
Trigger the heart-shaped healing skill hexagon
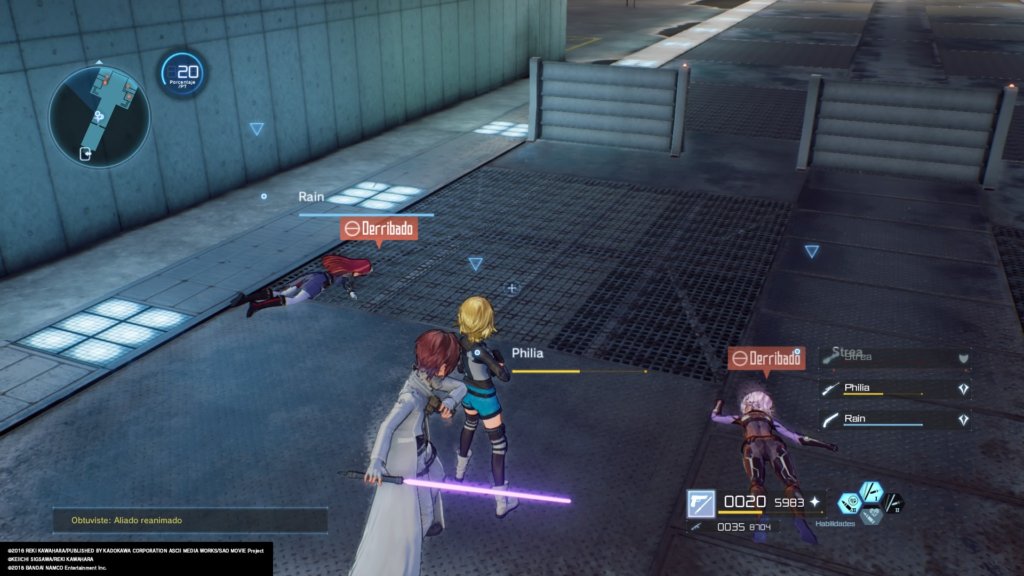point(871,516)
